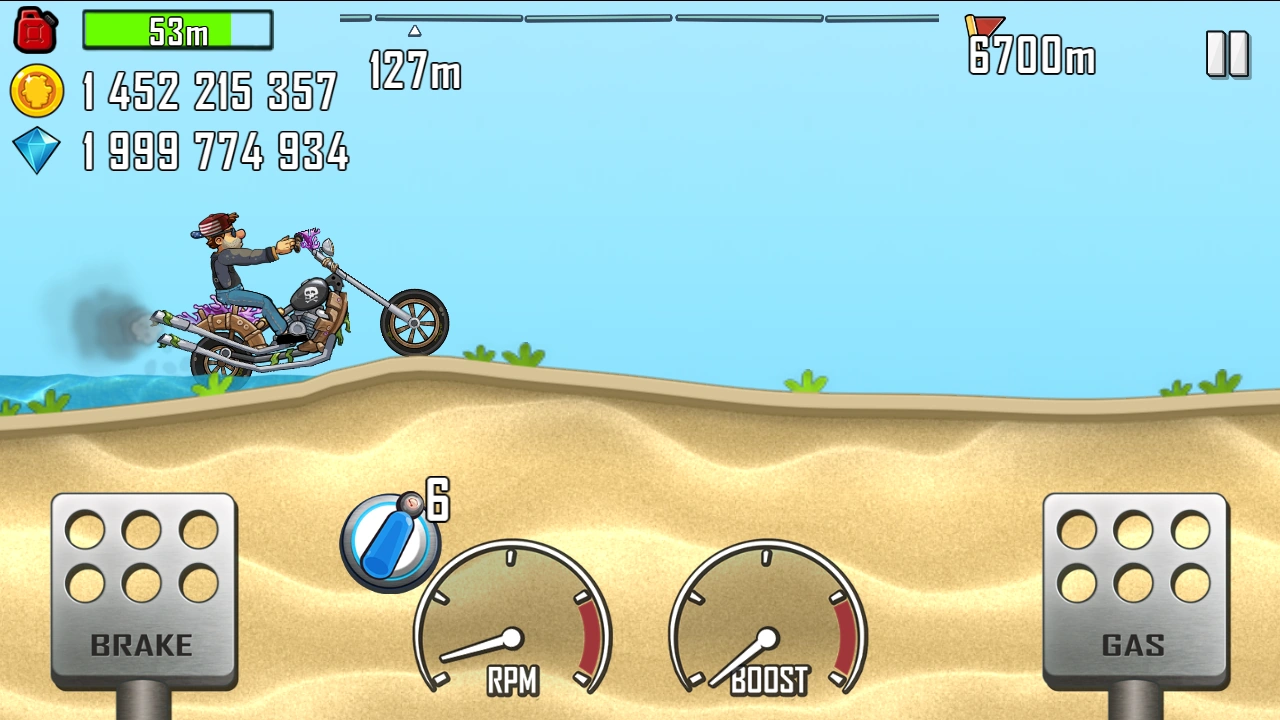Click the coin total 1 452 215 357
1280x720 pixels.
click(x=208, y=91)
